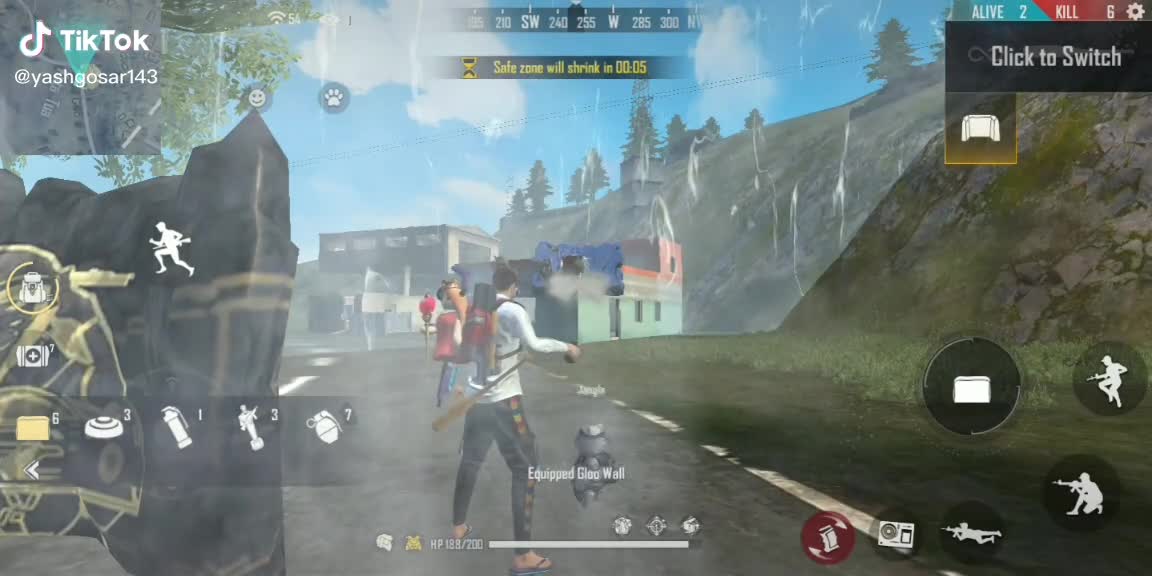Open the settings gear icon

(1135, 12)
